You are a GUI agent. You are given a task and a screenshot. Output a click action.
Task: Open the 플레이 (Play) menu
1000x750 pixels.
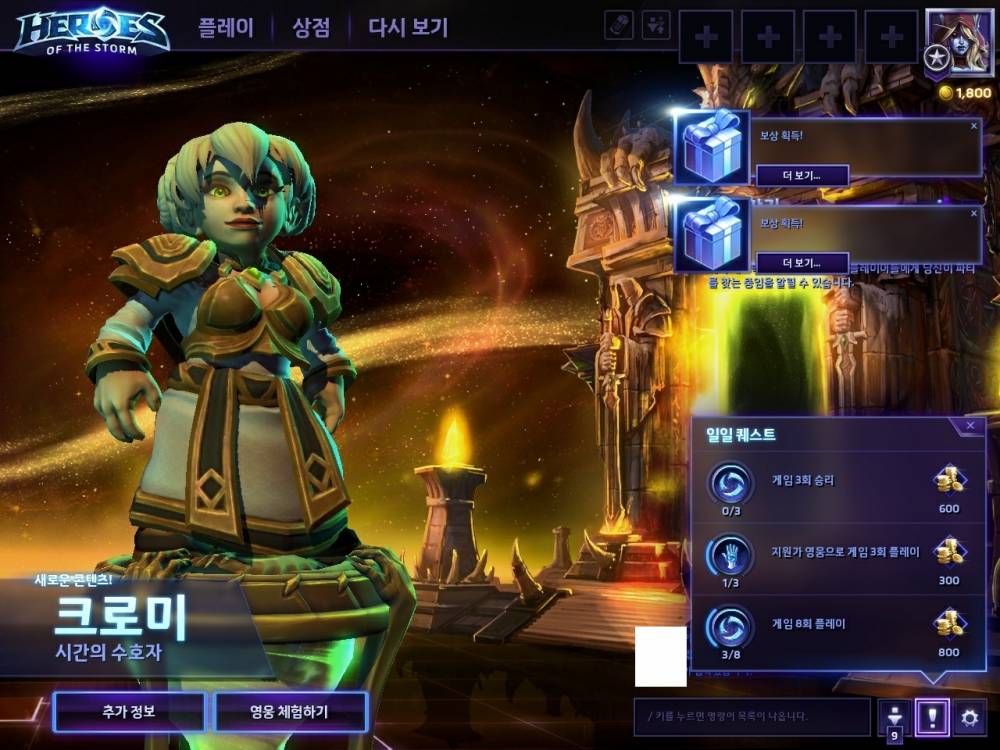[x=226, y=27]
